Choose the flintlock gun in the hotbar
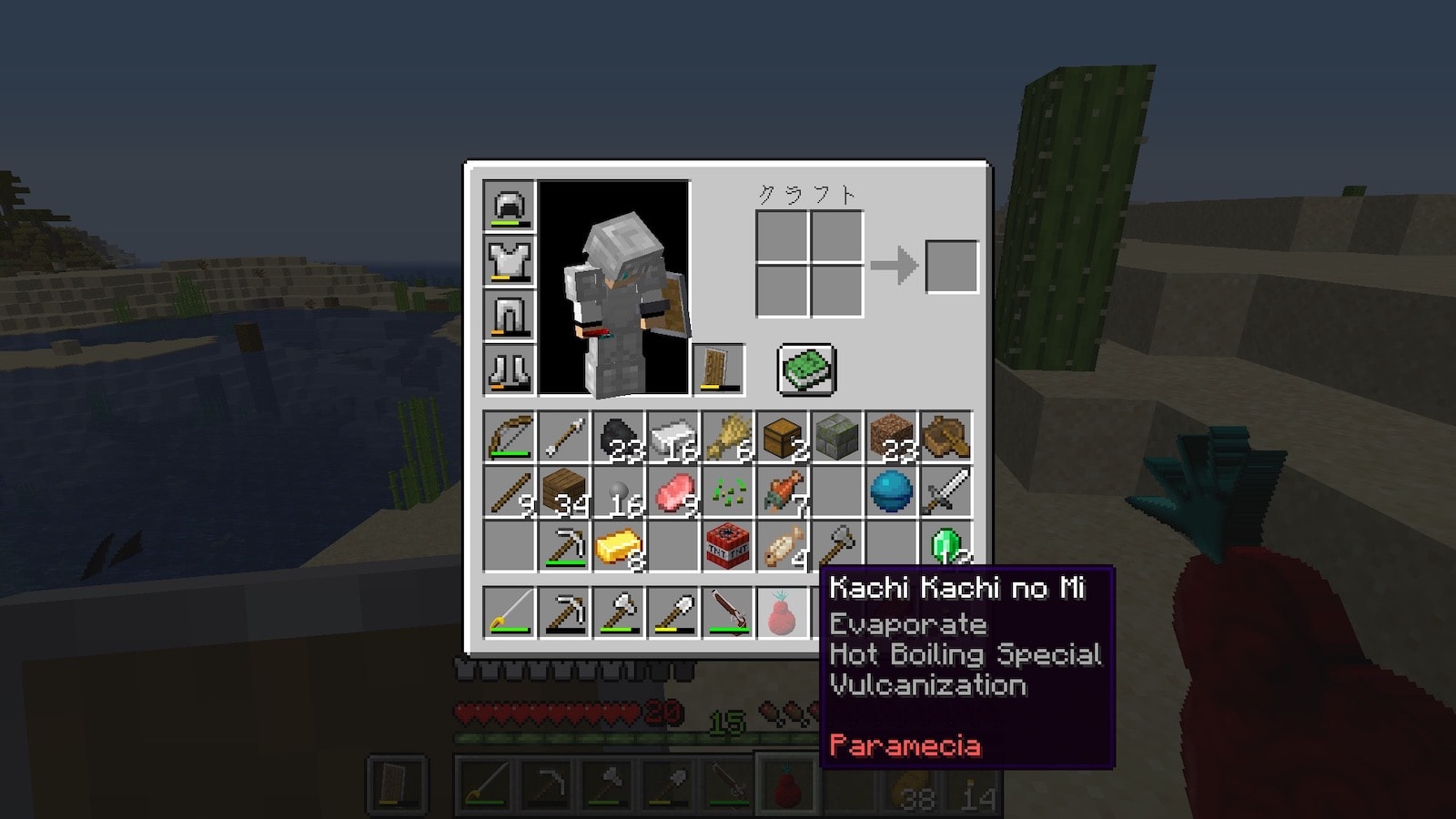The width and height of the screenshot is (1456, 819). [x=728, y=612]
